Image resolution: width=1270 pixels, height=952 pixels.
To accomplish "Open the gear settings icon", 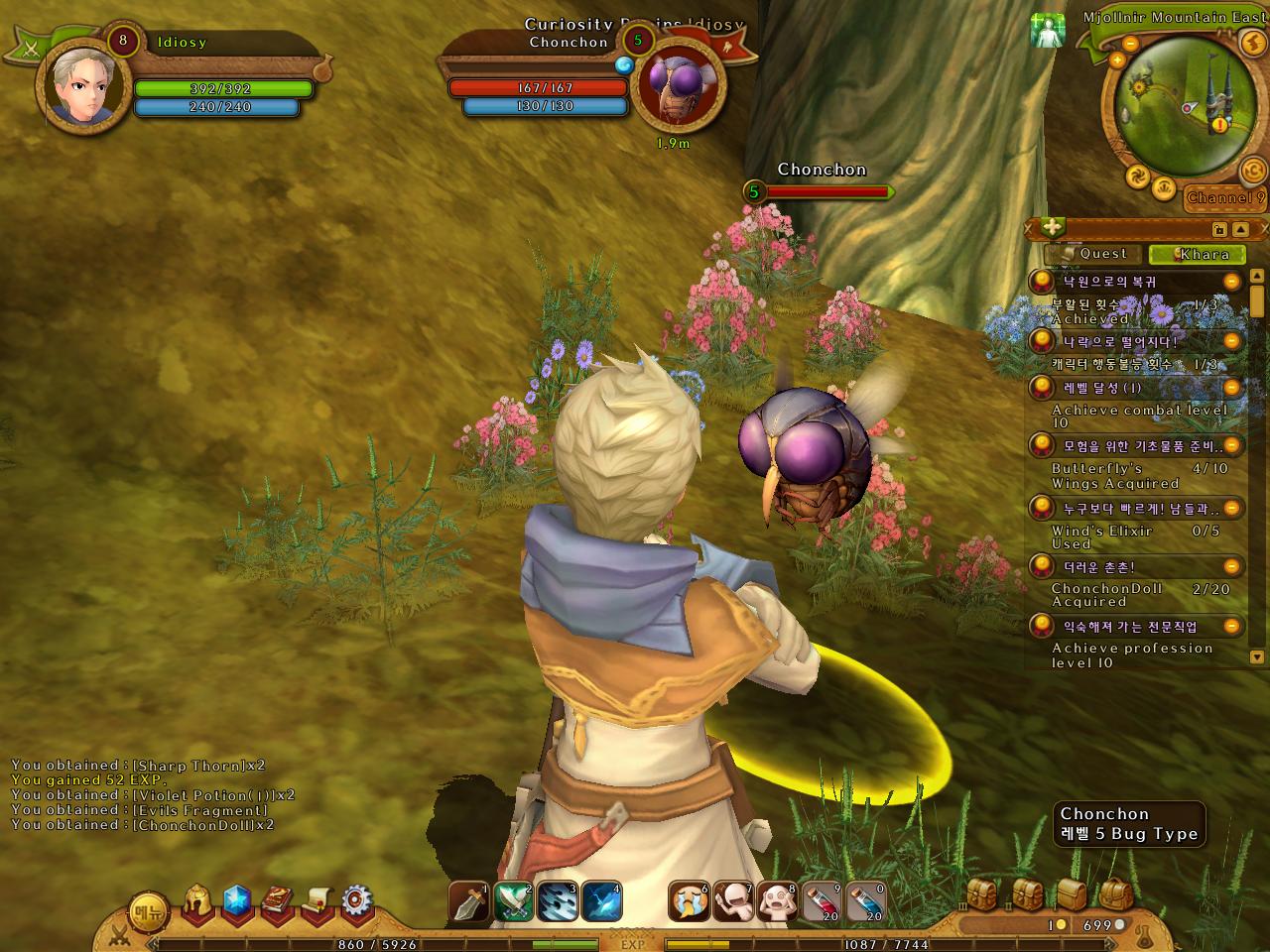I will (x=356, y=900).
